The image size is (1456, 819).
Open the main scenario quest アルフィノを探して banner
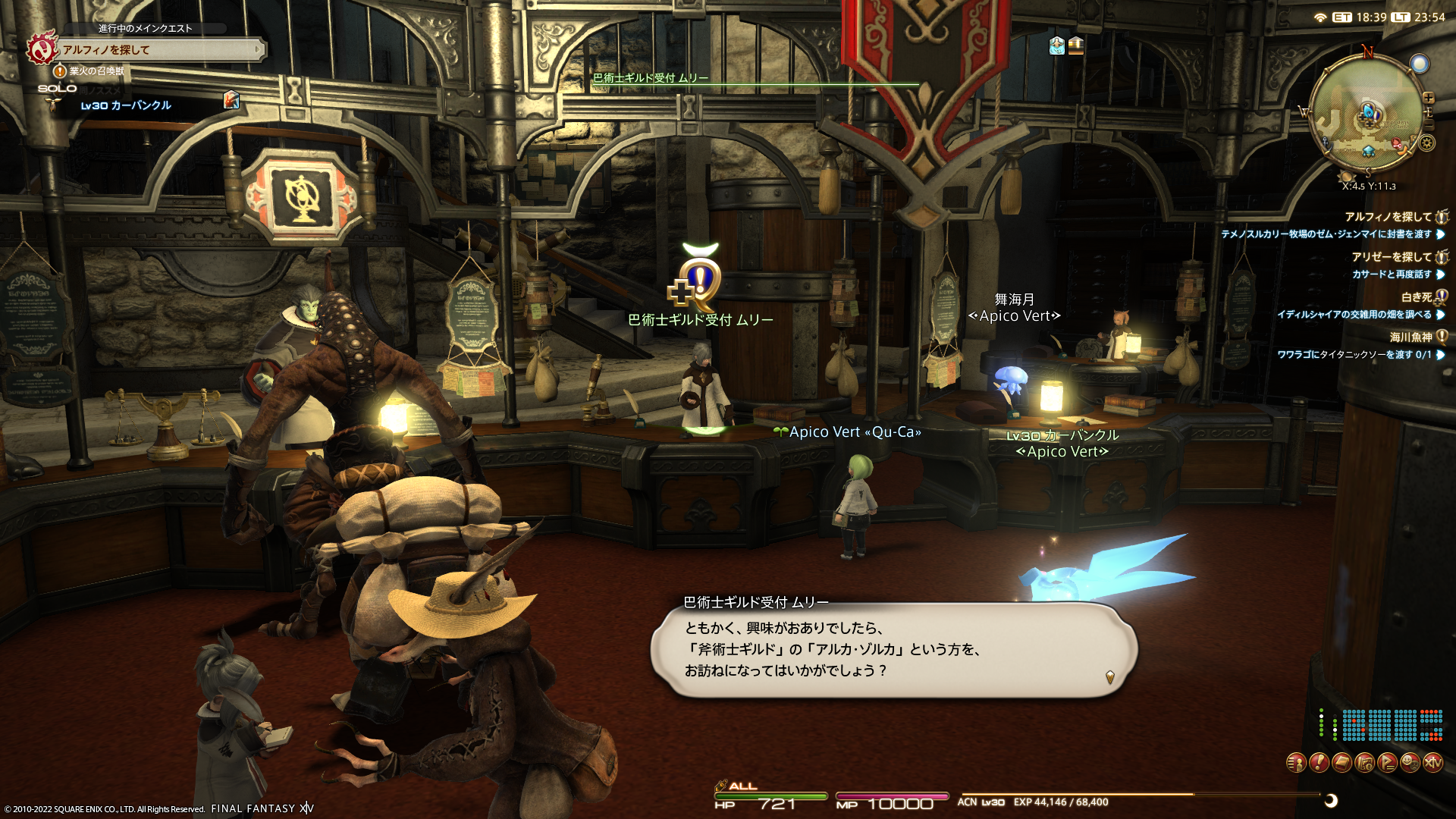(159, 50)
